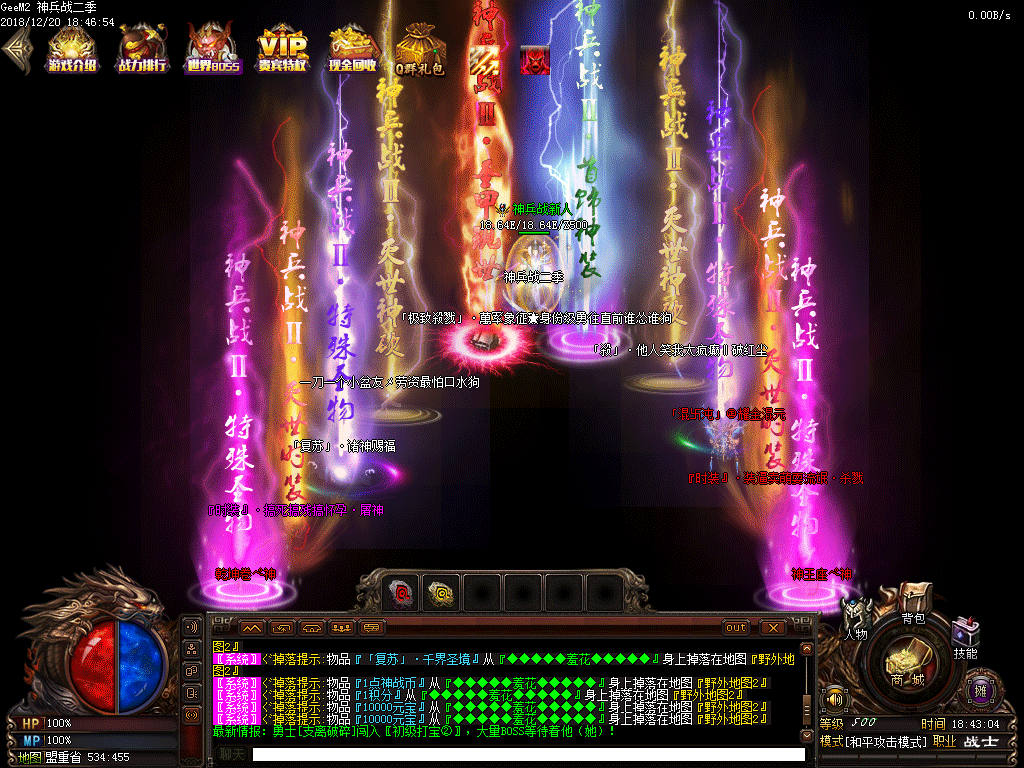Show VIP 贵宾特权 privileges
This screenshot has height=768, width=1024.
pyautogui.click(x=282, y=50)
